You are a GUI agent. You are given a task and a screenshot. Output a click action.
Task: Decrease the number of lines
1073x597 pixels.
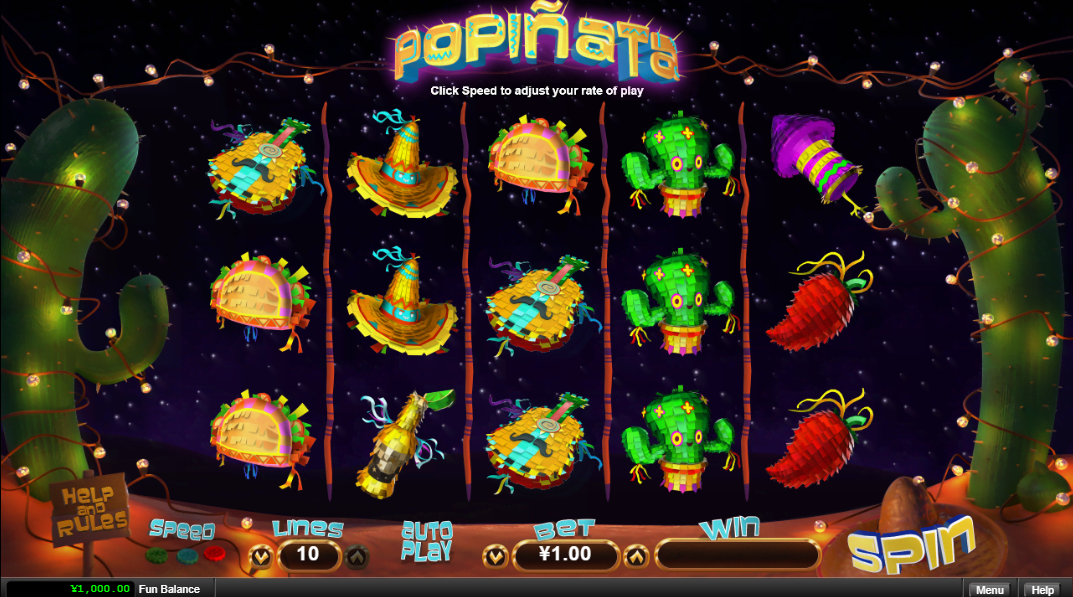260,554
